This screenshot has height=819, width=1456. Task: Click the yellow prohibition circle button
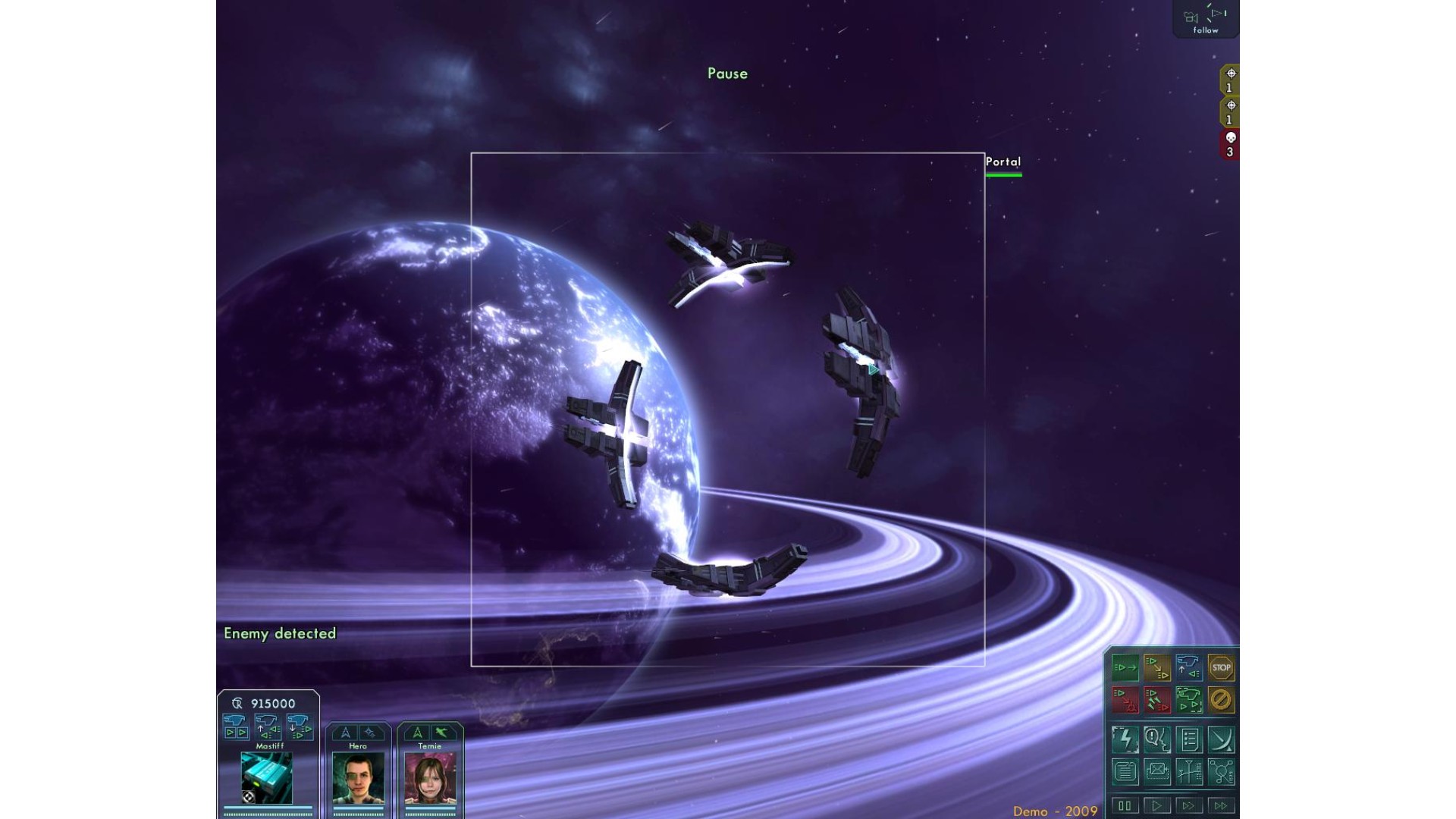point(1221,700)
